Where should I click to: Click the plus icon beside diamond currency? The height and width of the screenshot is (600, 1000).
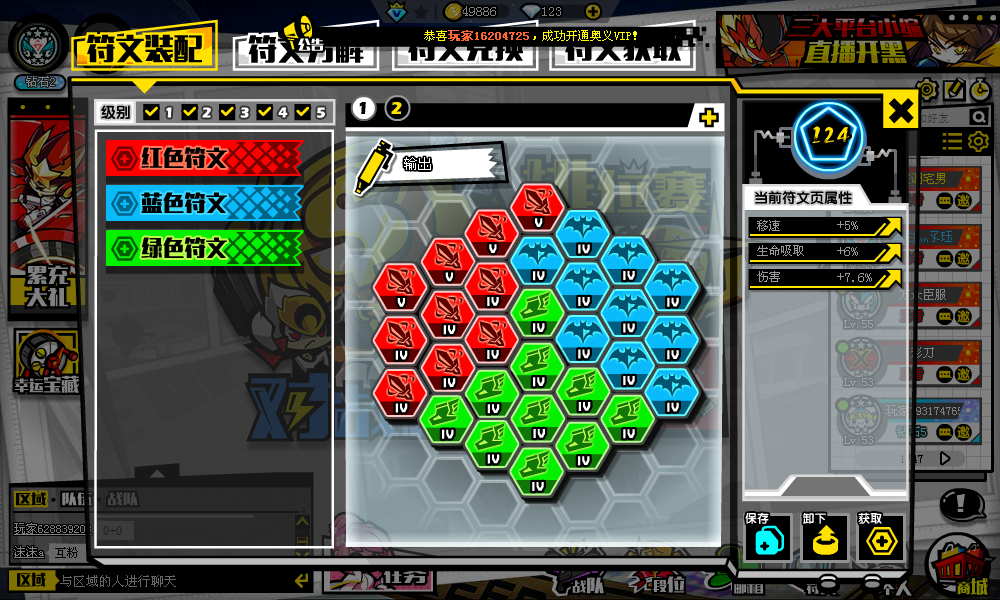593,12
